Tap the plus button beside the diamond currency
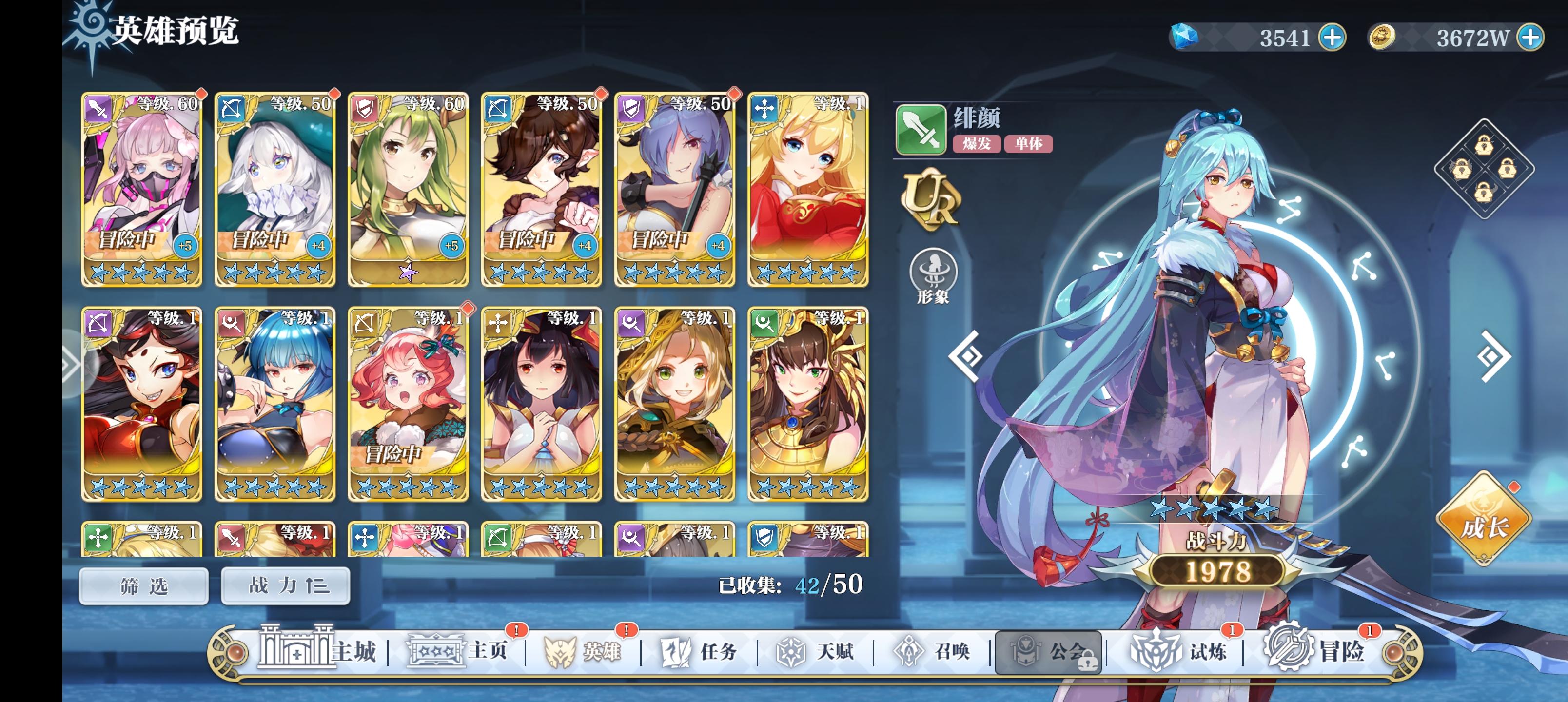Image resolution: width=1568 pixels, height=702 pixels. tap(1332, 39)
